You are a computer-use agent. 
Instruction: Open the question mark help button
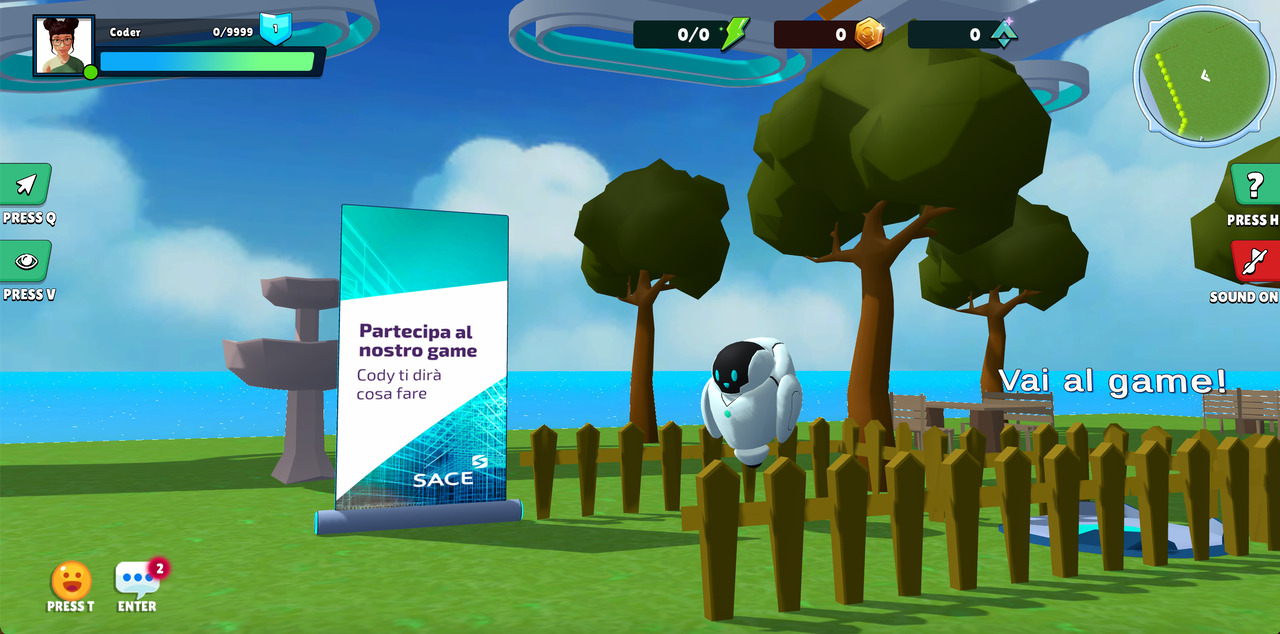click(1254, 185)
